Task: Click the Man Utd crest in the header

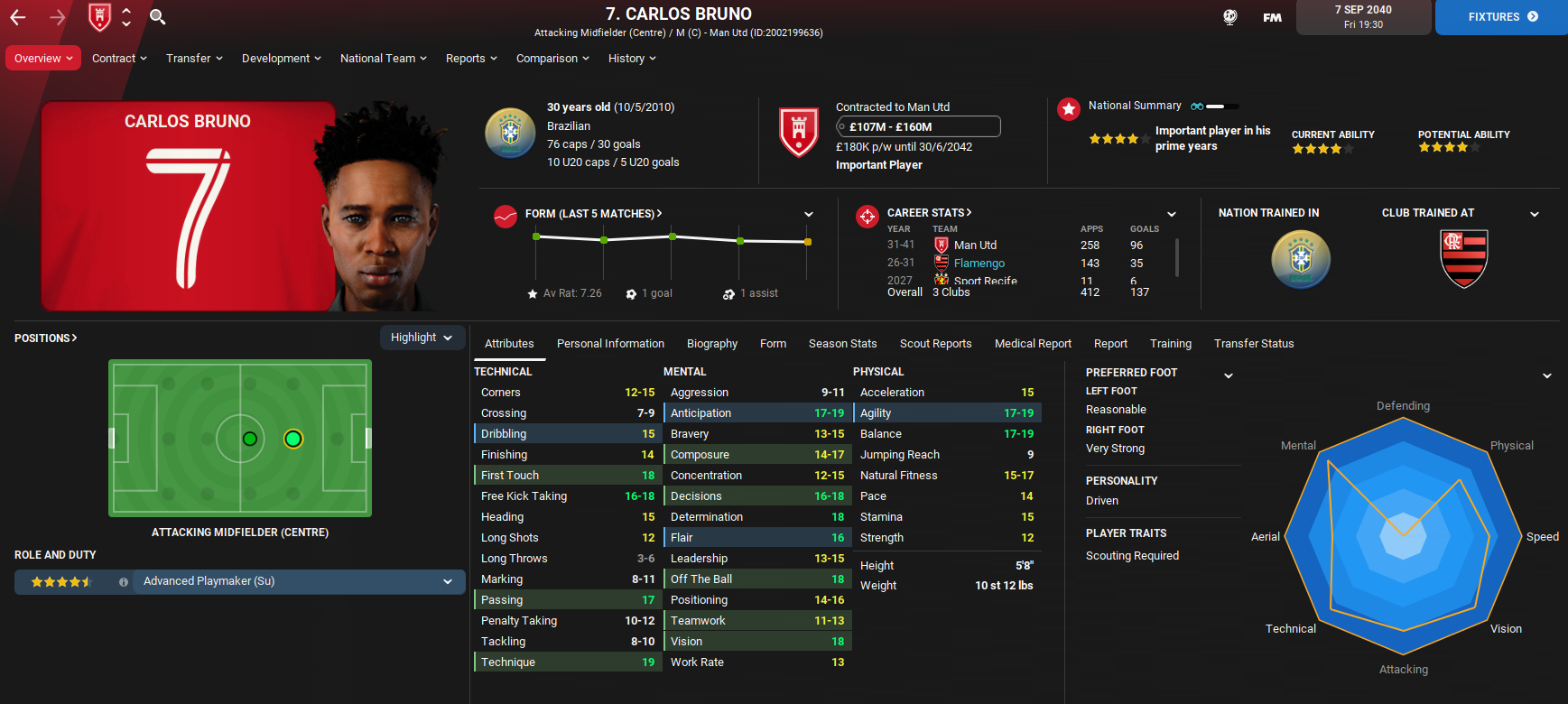Action: pos(99,16)
